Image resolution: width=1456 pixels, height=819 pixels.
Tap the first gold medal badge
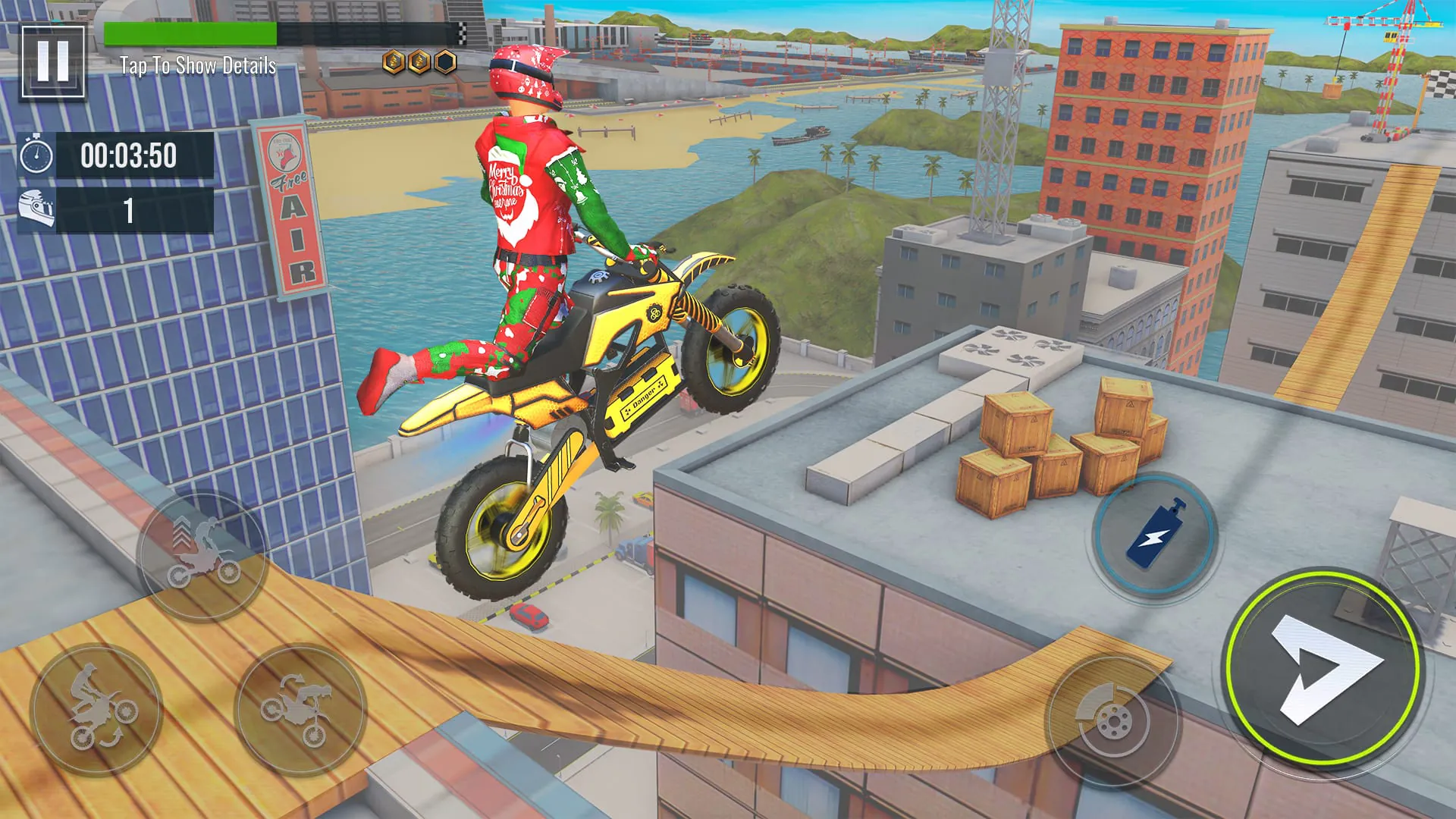click(394, 61)
